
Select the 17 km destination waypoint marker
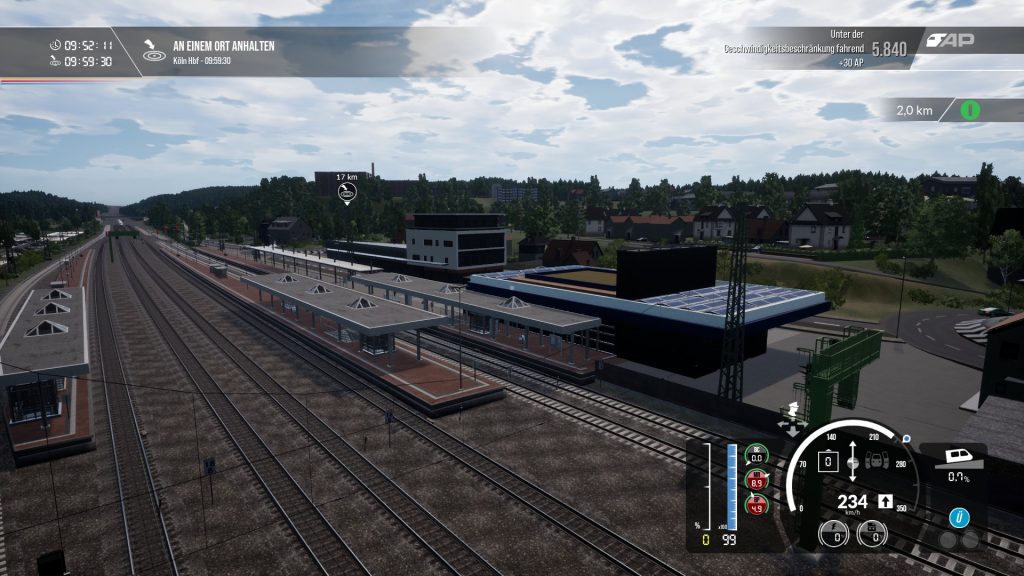pyautogui.click(x=347, y=193)
